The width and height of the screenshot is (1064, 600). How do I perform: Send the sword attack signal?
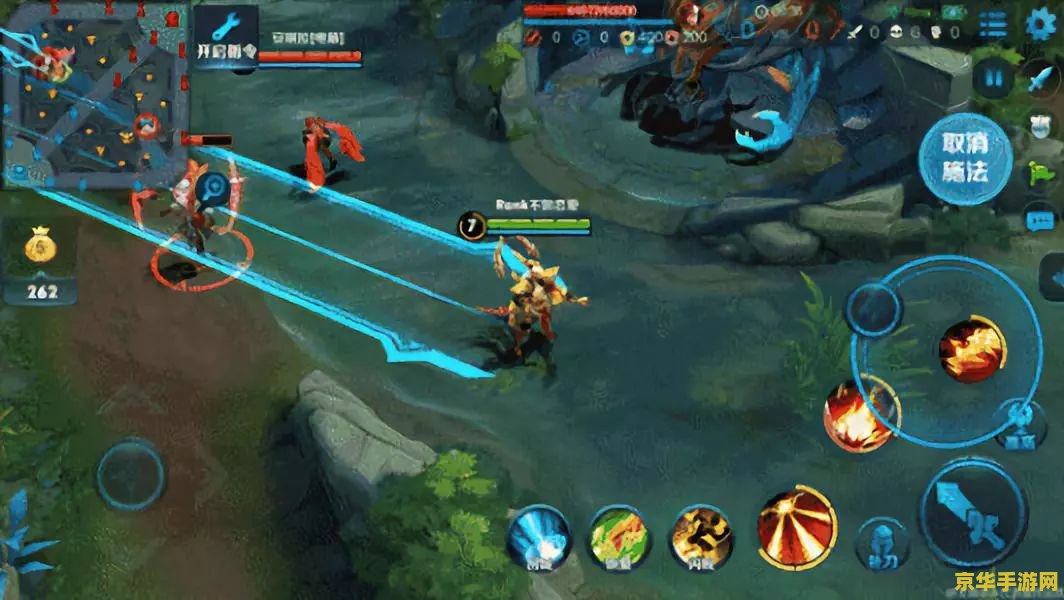(x=1040, y=77)
